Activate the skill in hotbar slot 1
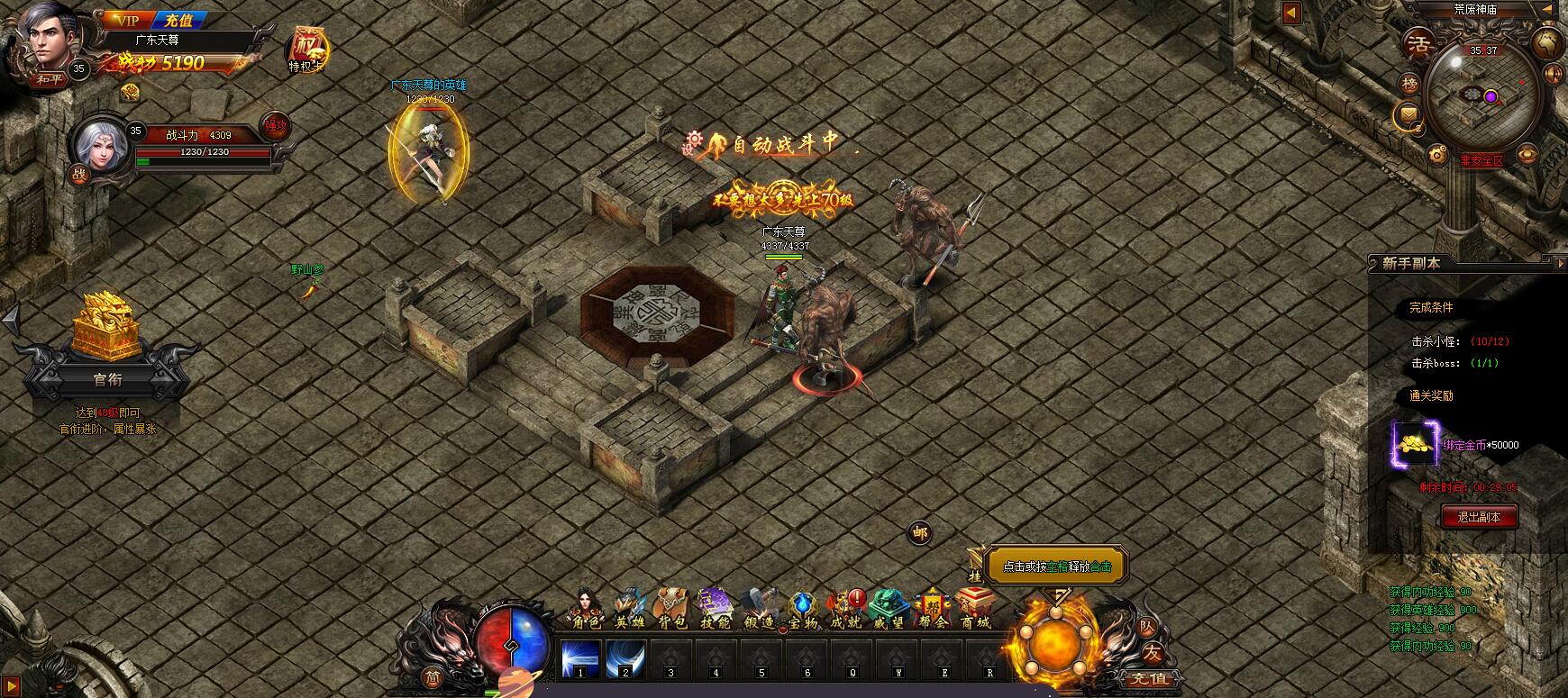The width and height of the screenshot is (1568, 698). point(580,658)
